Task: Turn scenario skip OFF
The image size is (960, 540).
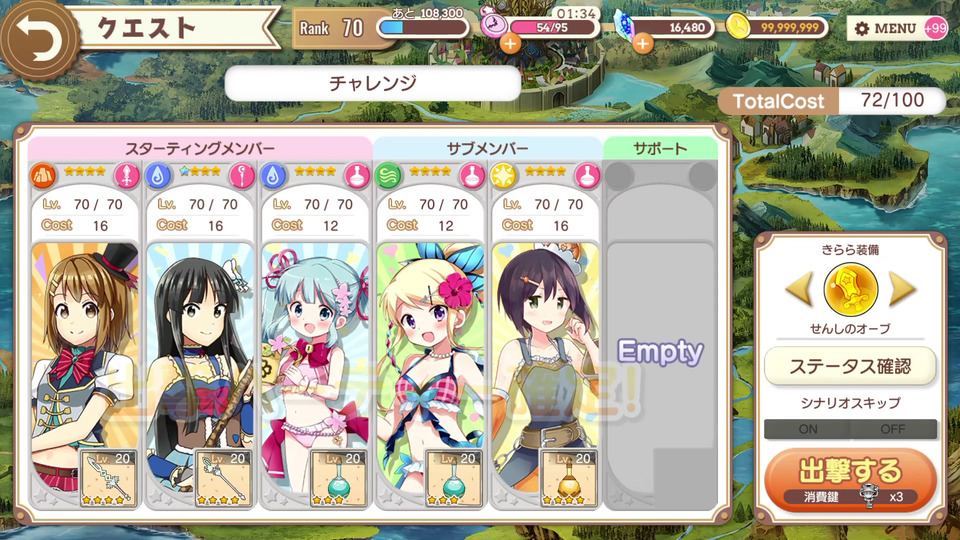Action: (x=893, y=429)
